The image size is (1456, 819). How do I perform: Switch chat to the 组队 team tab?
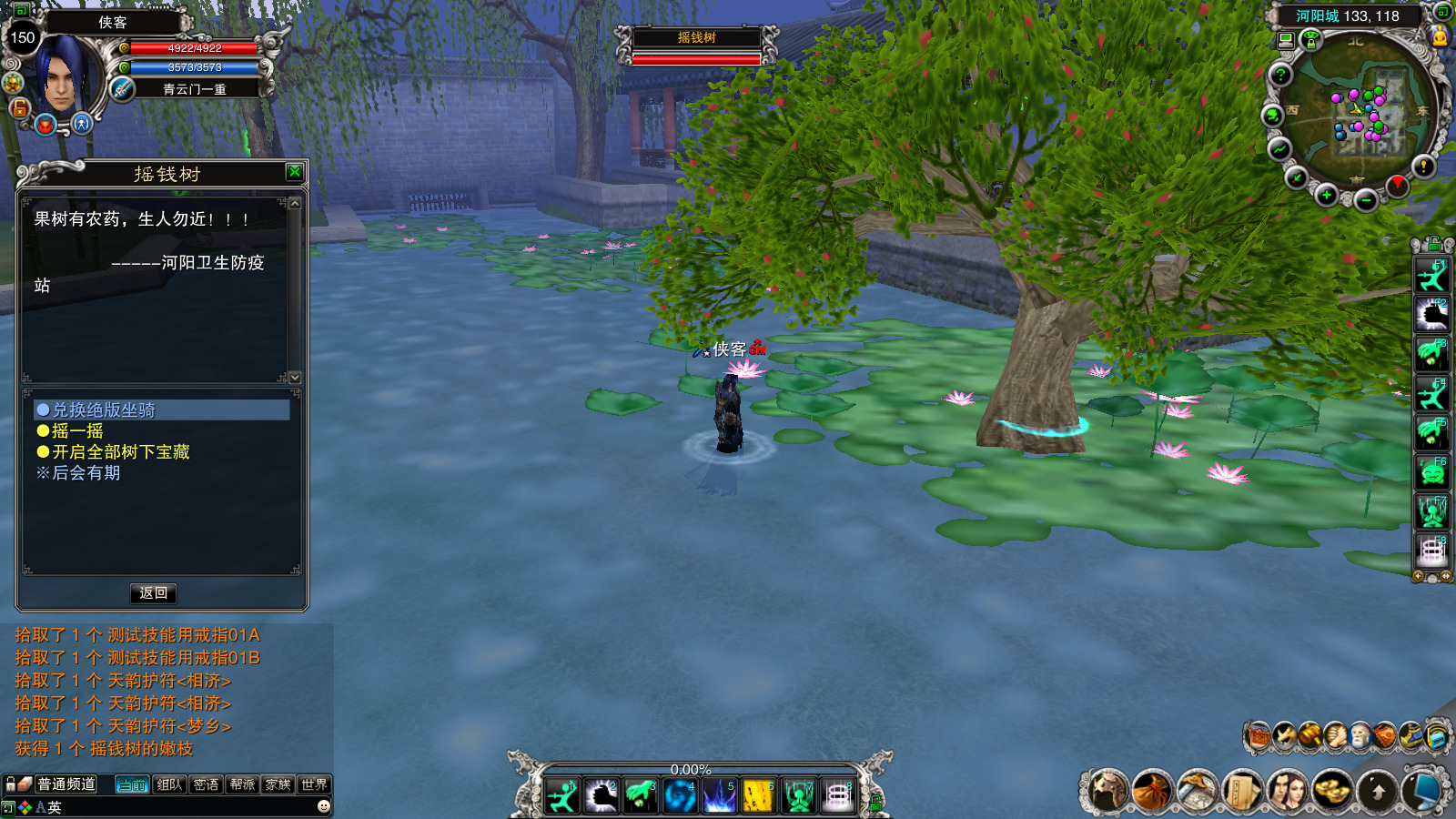click(169, 784)
